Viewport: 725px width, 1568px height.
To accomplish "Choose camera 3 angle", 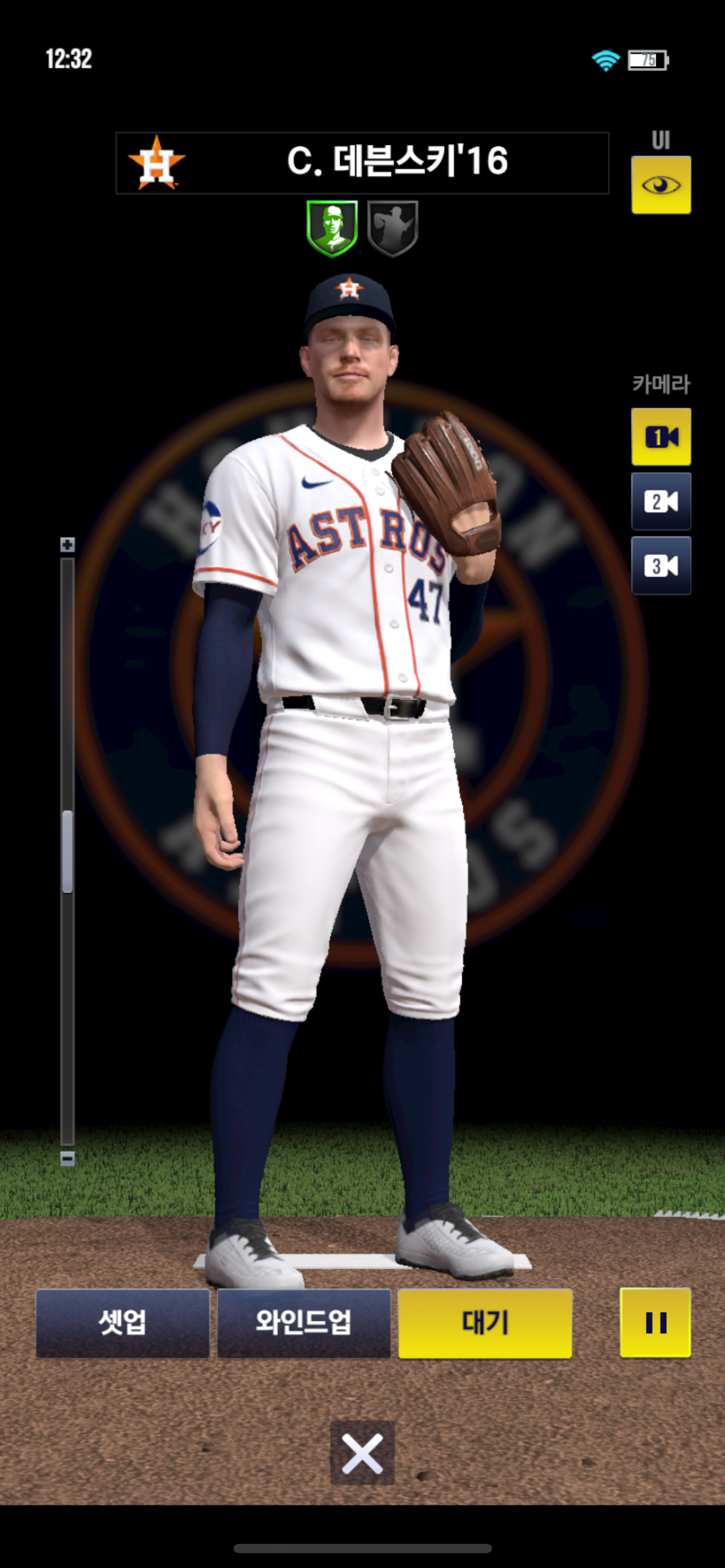I will (661, 565).
